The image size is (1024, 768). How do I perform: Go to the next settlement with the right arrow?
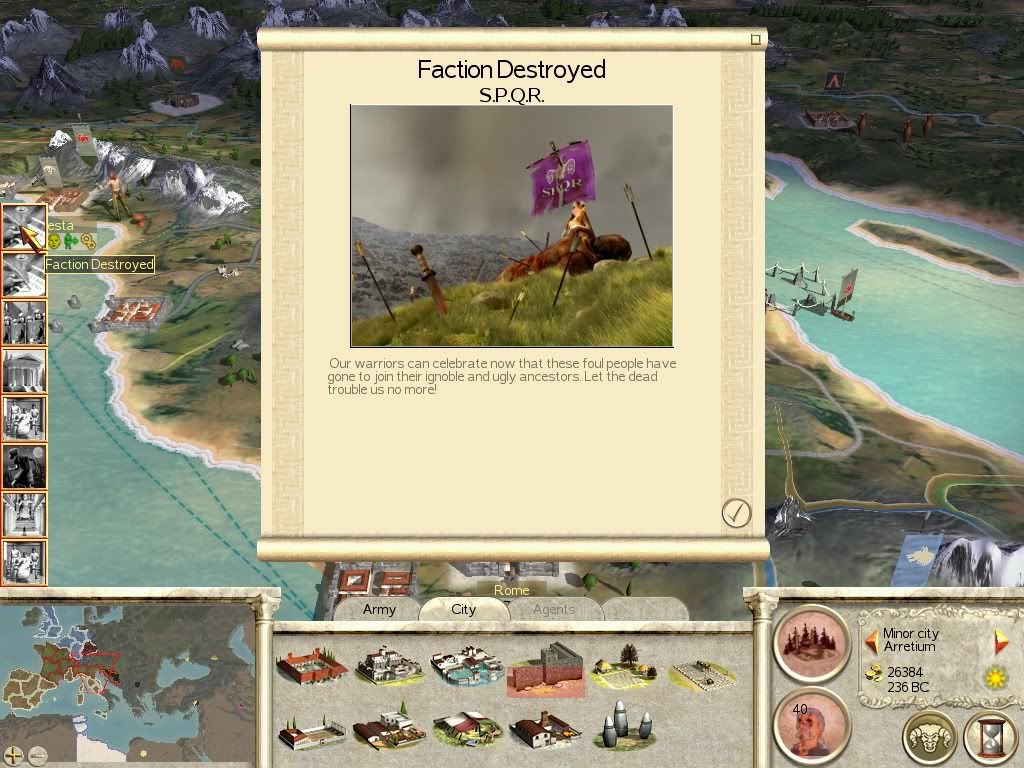pos(1001,641)
